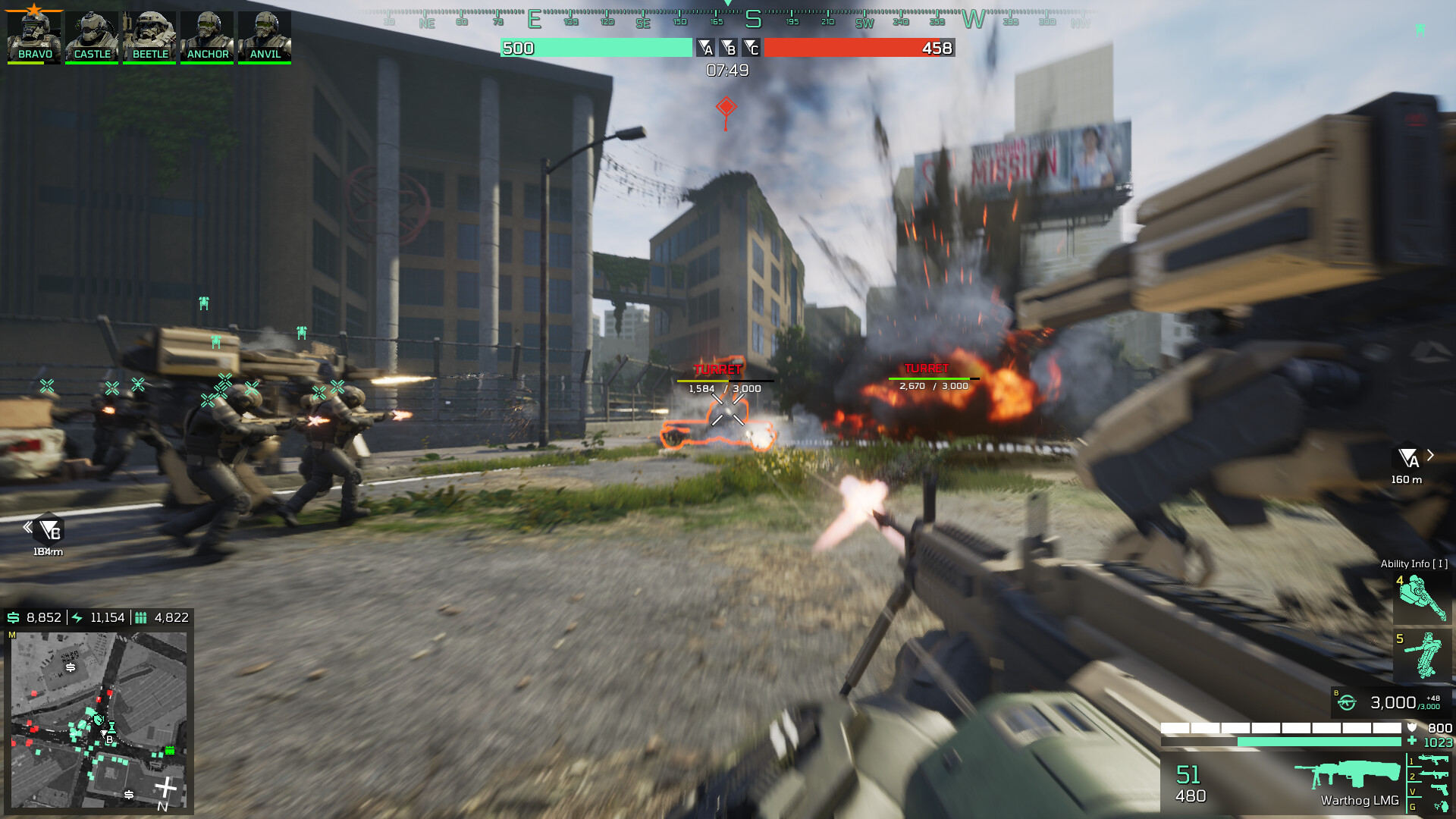Screen dimensions: 1456x819
Task: Collapse the Ability Info [ I ] panel
Action: tap(1417, 564)
